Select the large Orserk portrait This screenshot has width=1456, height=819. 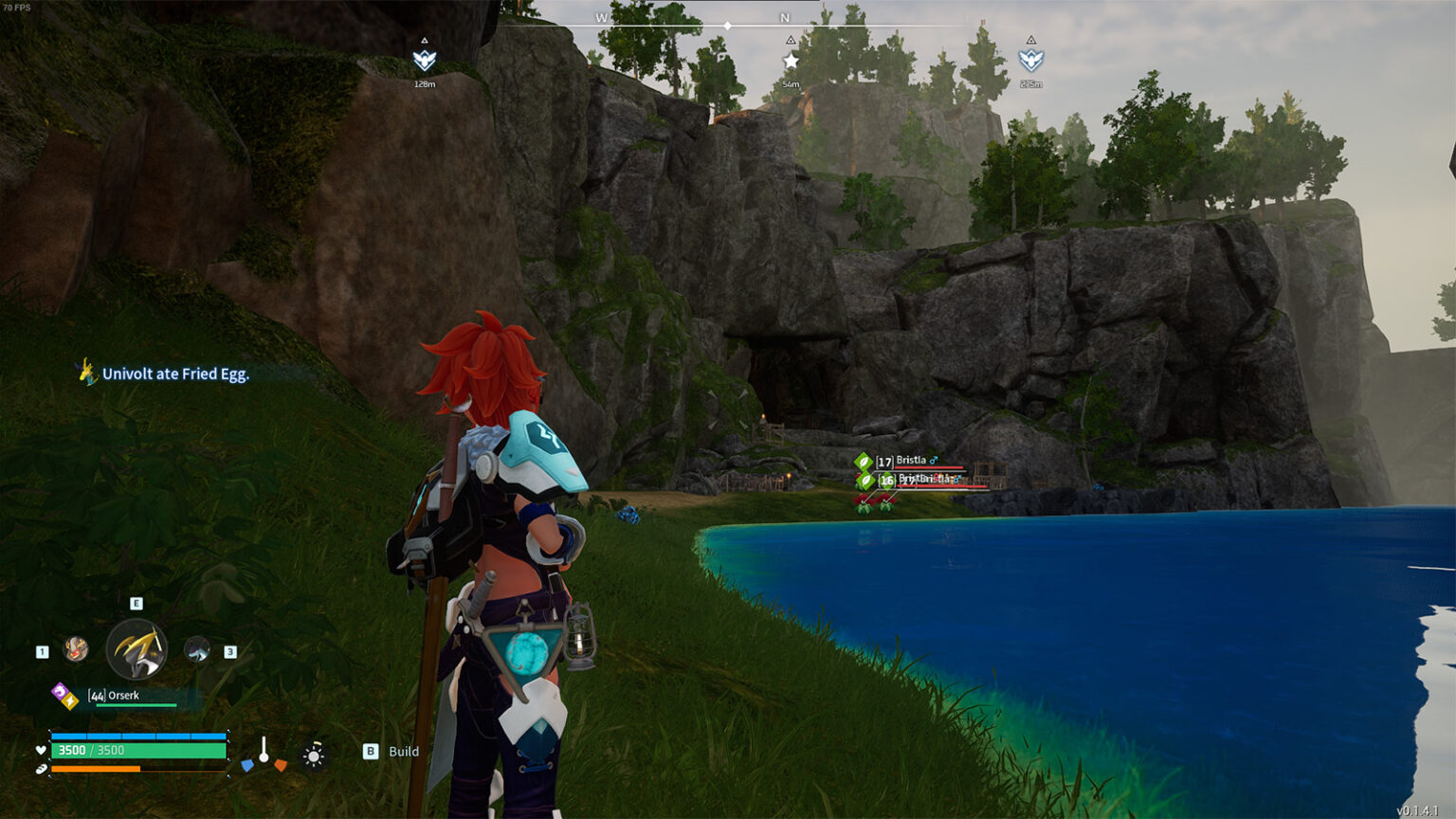click(136, 650)
